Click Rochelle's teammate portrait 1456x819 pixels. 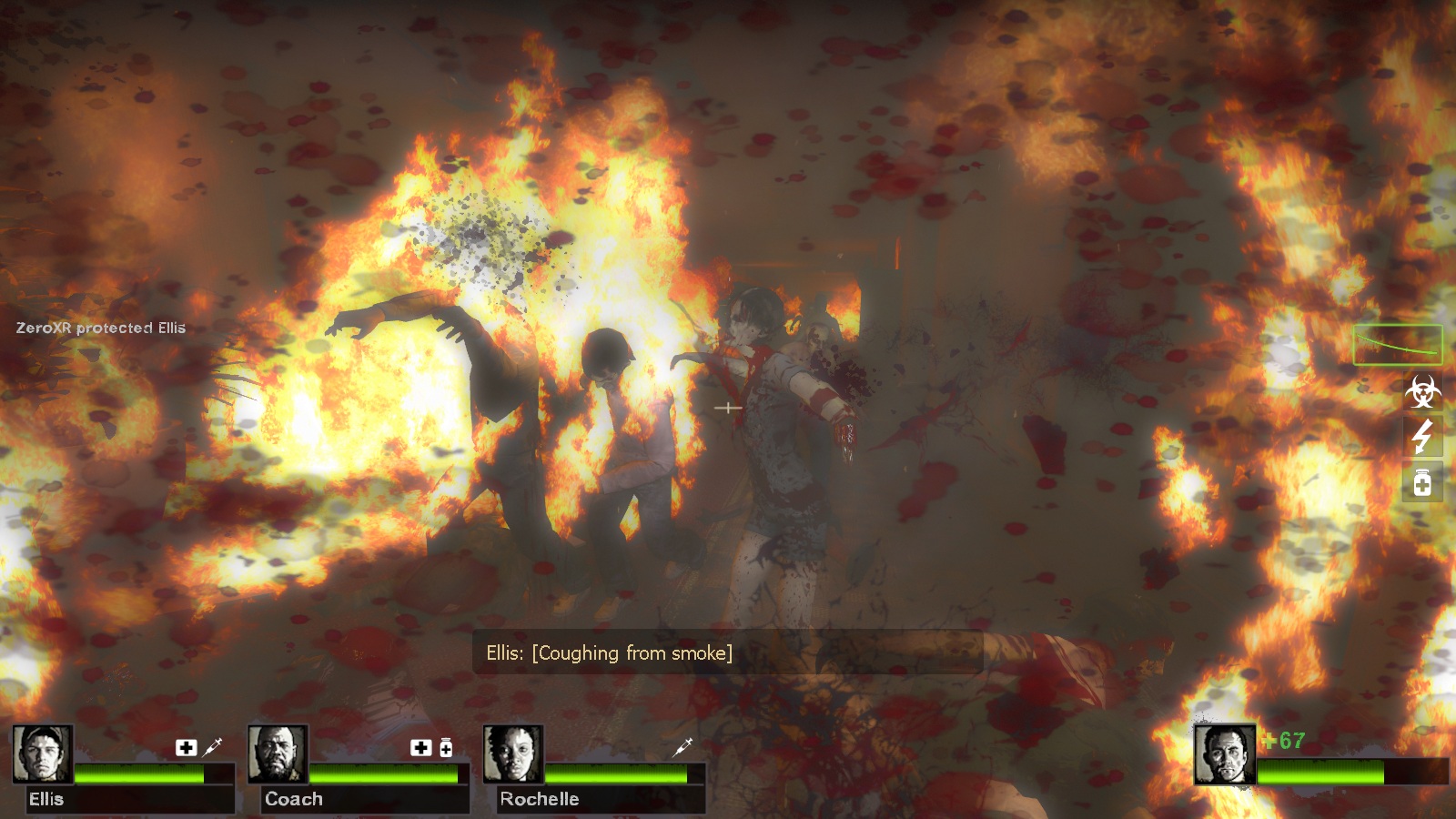tap(512, 753)
